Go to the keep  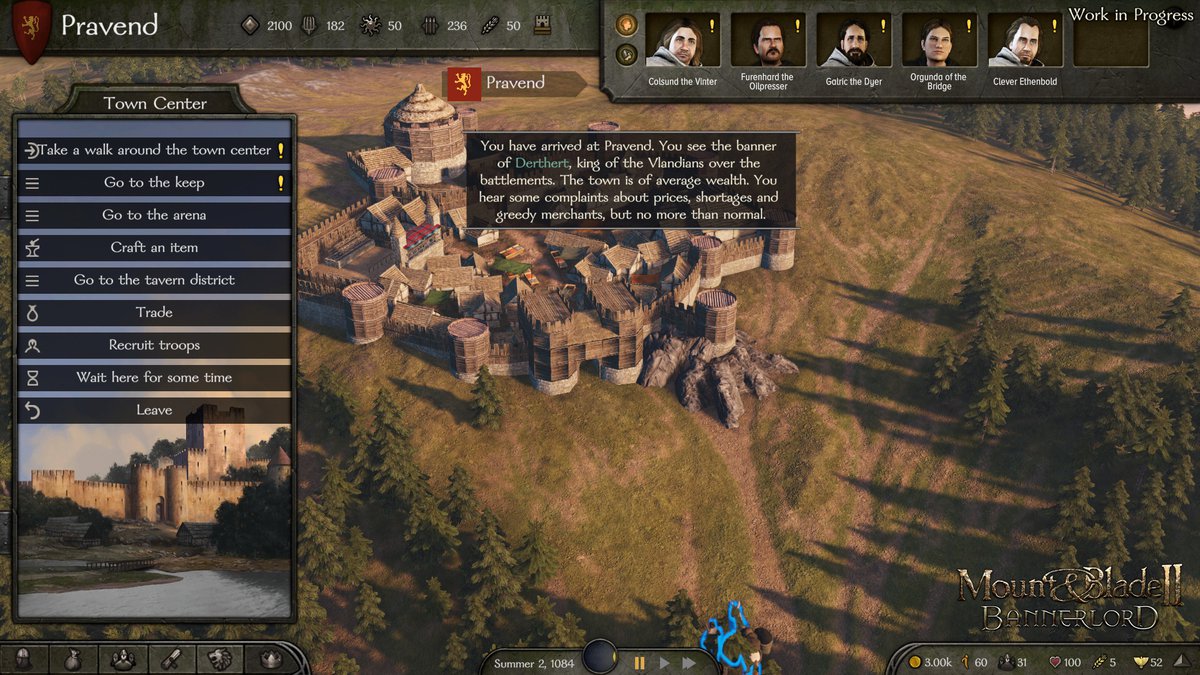(154, 183)
